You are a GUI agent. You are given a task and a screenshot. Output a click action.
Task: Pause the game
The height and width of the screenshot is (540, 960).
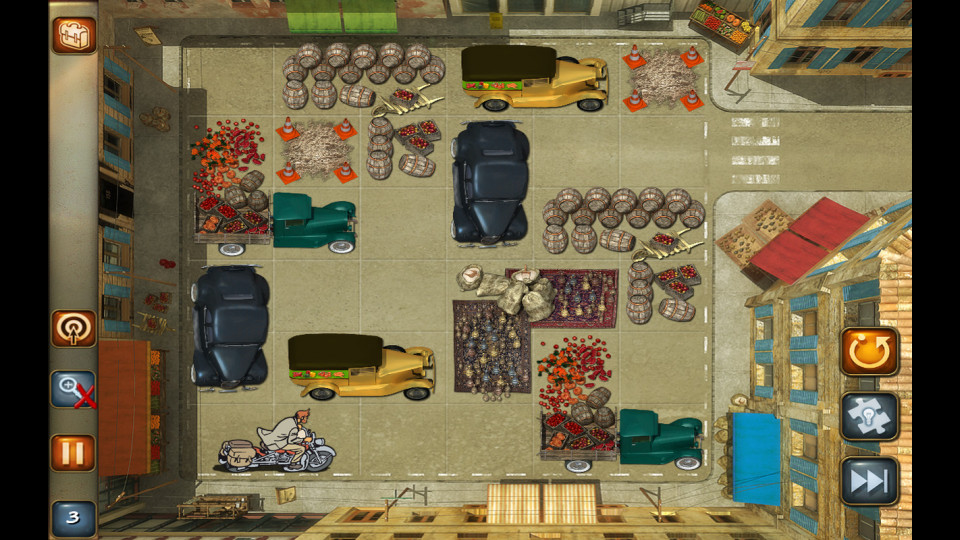point(74,453)
